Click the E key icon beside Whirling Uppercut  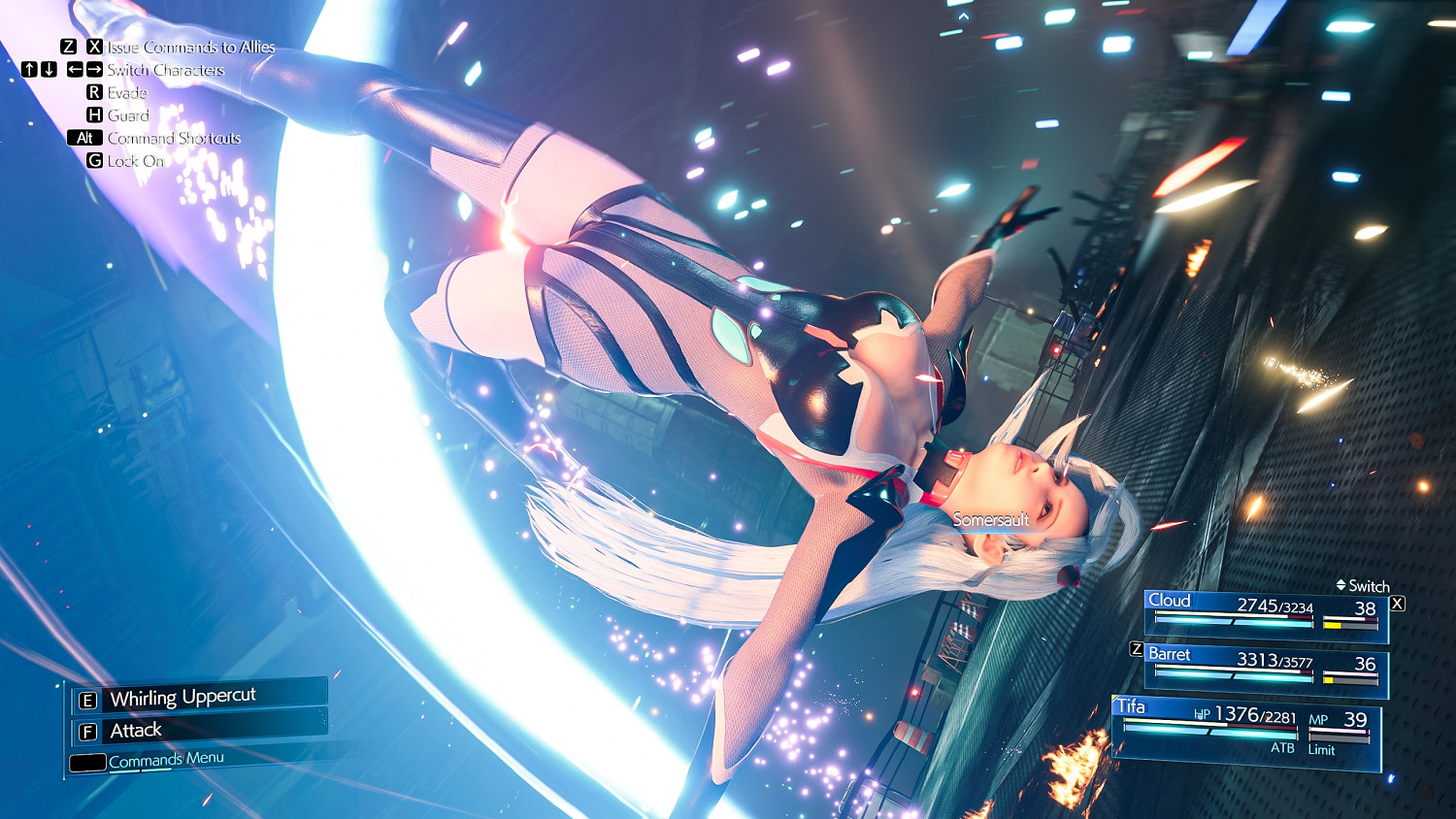[x=88, y=696]
